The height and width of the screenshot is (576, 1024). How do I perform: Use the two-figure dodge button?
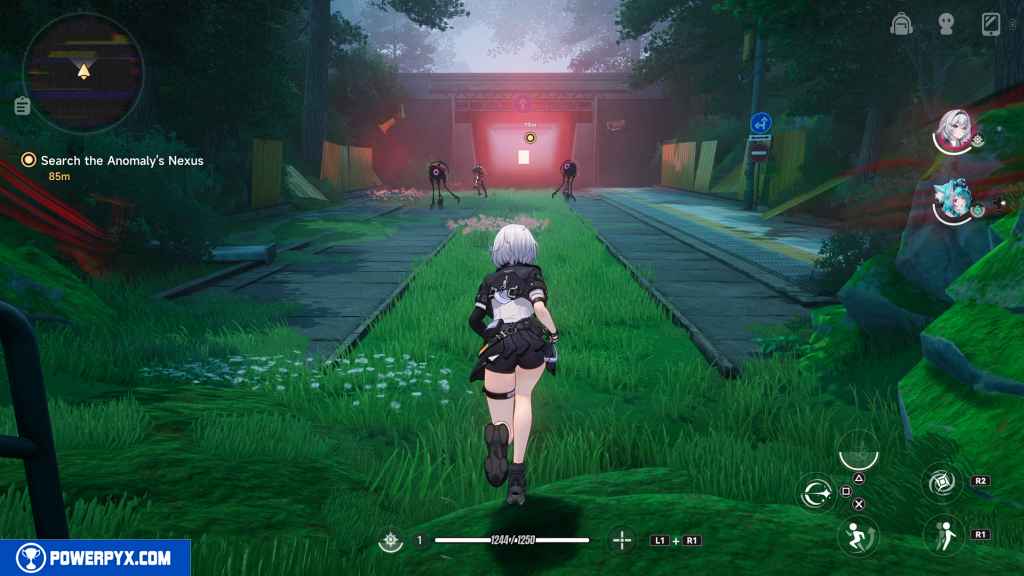pos(942,535)
